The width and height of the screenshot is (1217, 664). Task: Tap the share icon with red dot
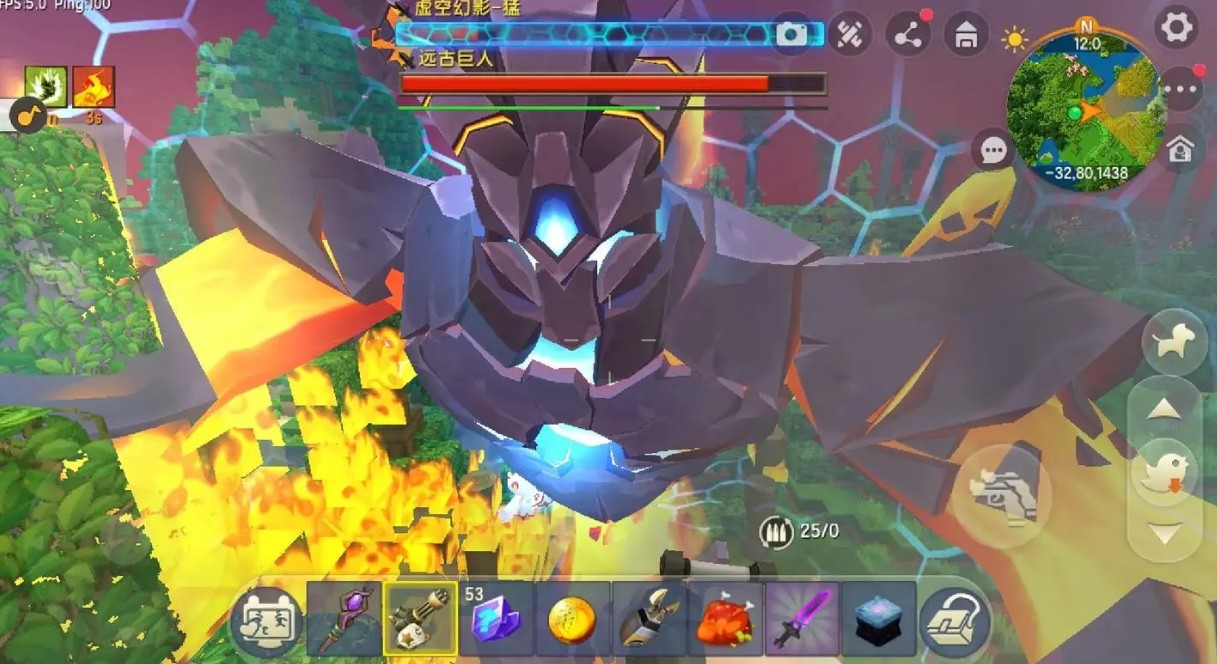pos(908,36)
